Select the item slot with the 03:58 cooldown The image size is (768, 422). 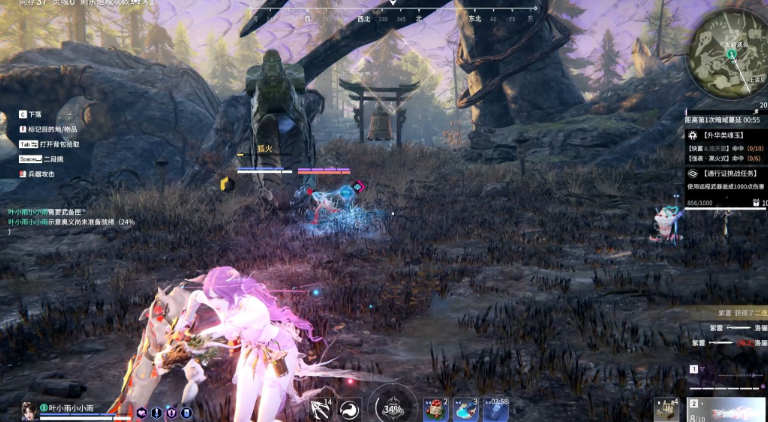point(496,408)
